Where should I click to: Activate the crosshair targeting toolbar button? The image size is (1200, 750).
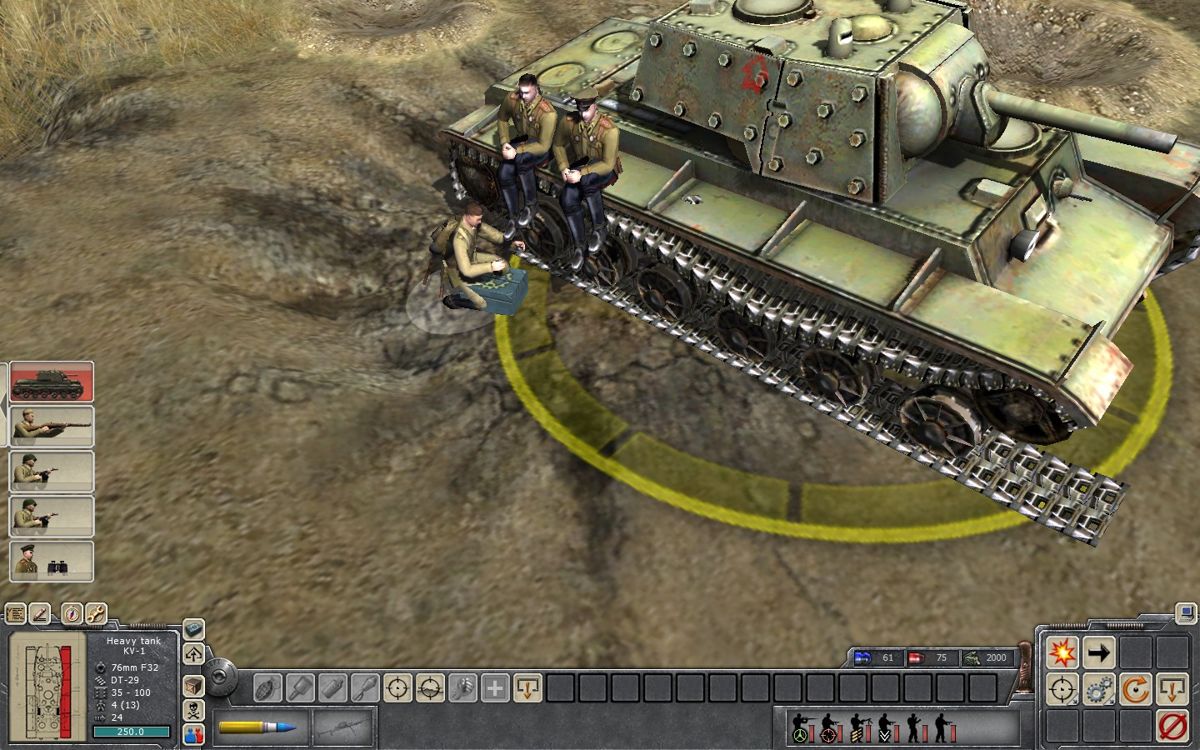point(398,687)
